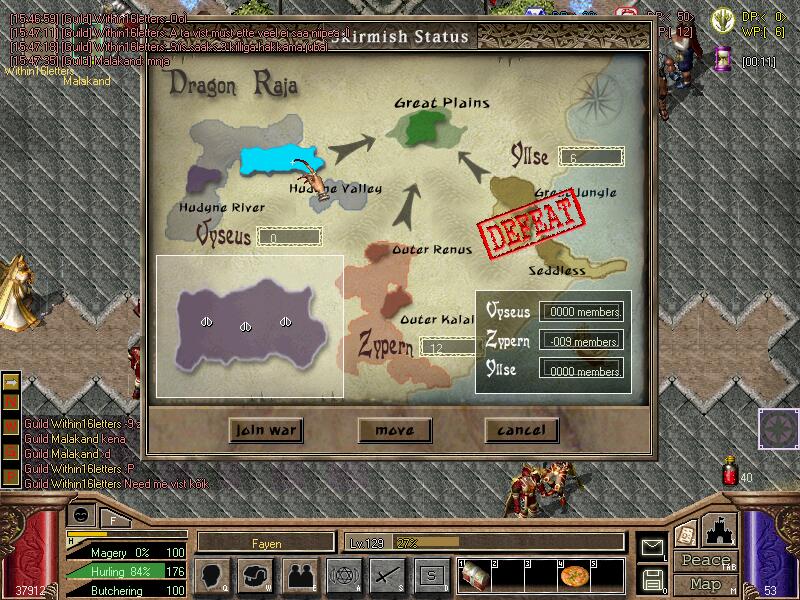The height and width of the screenshot is (600, 800).
Task: Activate the hexagram magic icon
Action: [x=343, y=576]
